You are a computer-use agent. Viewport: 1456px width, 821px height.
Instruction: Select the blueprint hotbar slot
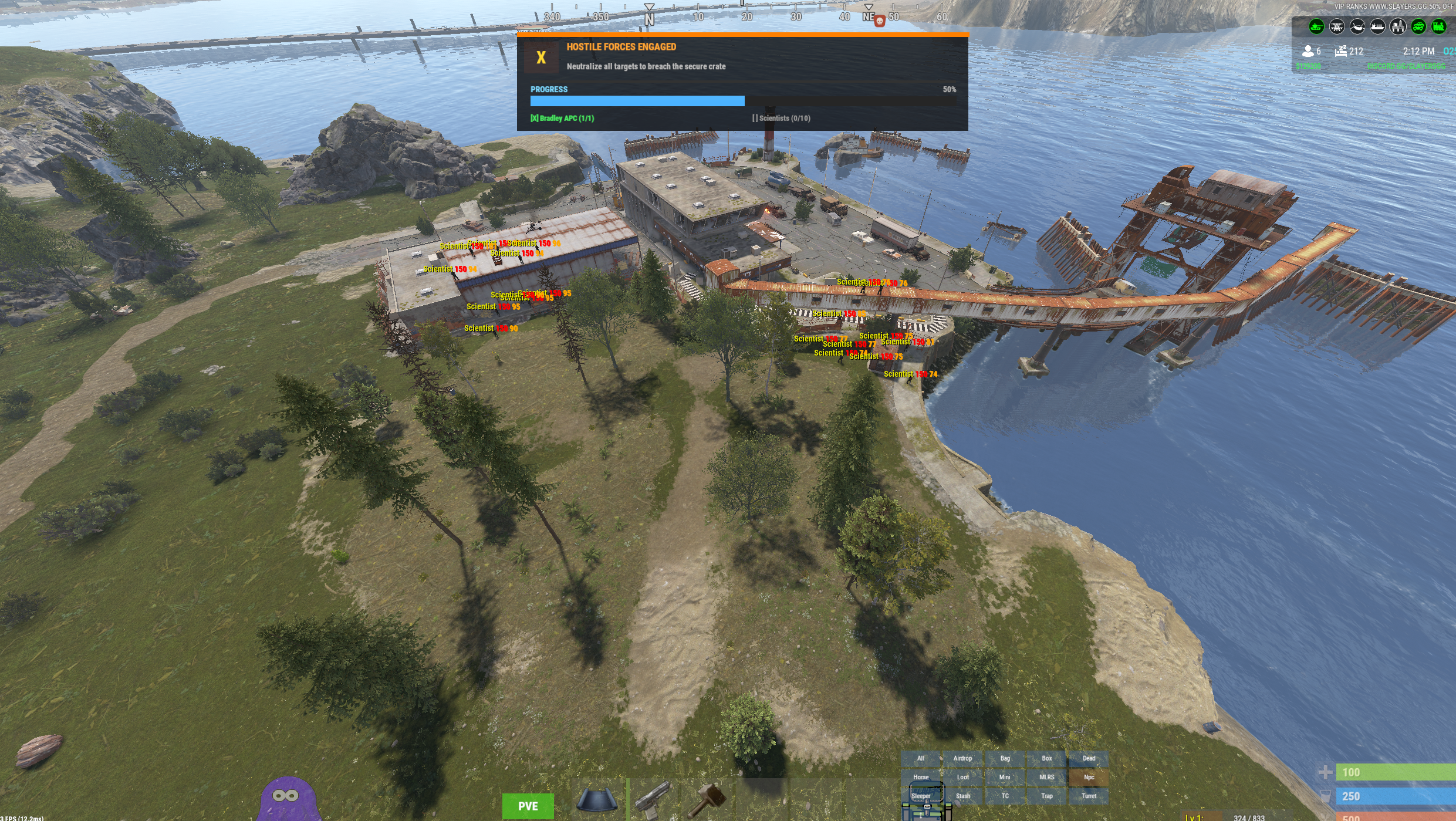597,800
